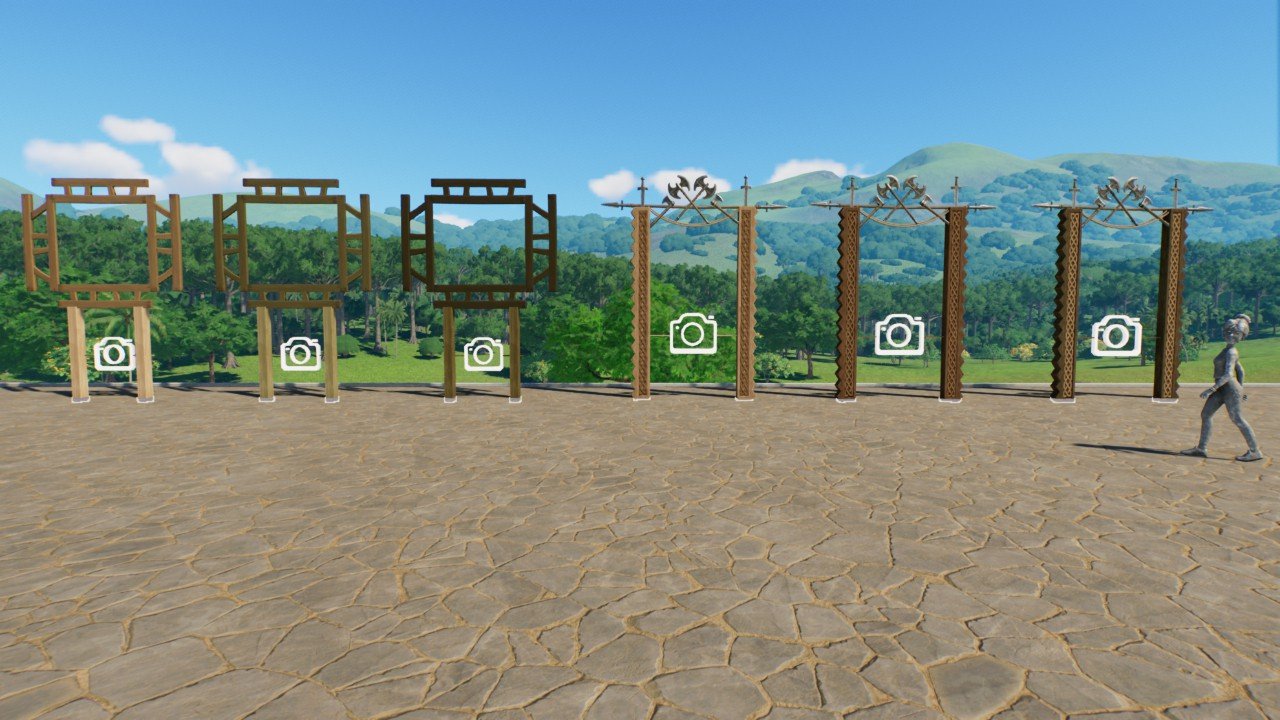Viewport: 1280px width, 720px height.
Task: Click the stone pavement in the foreground
Action: pos(640,580)
